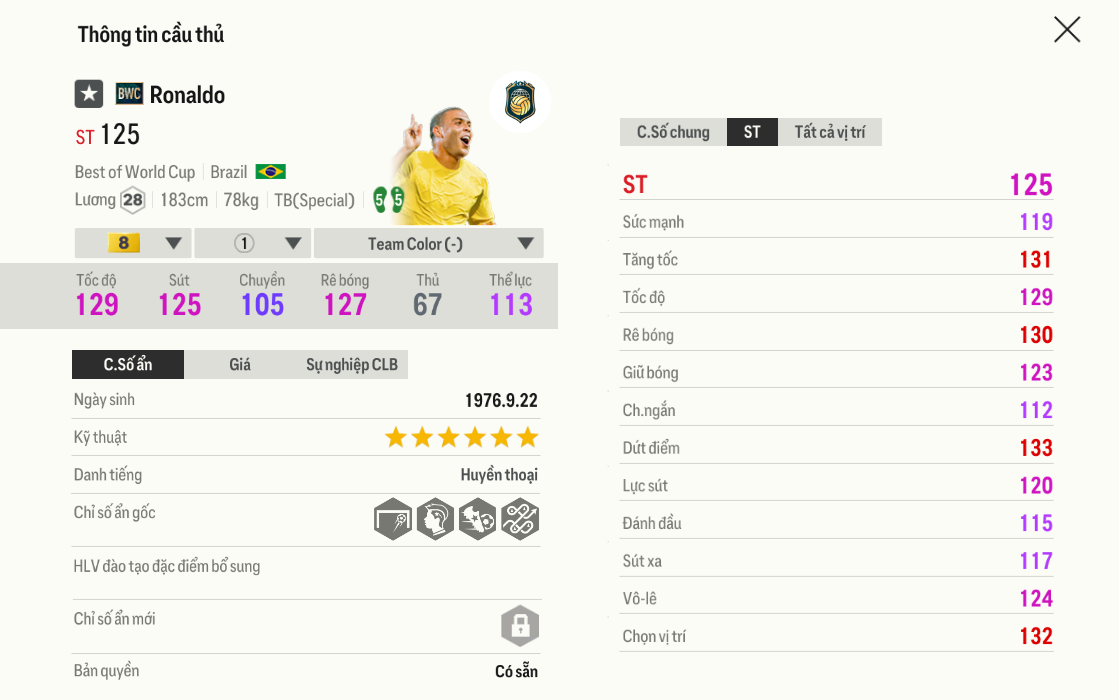Click the winding path hidden trait icon
The image size is (1119, 700).
(520, 520)
